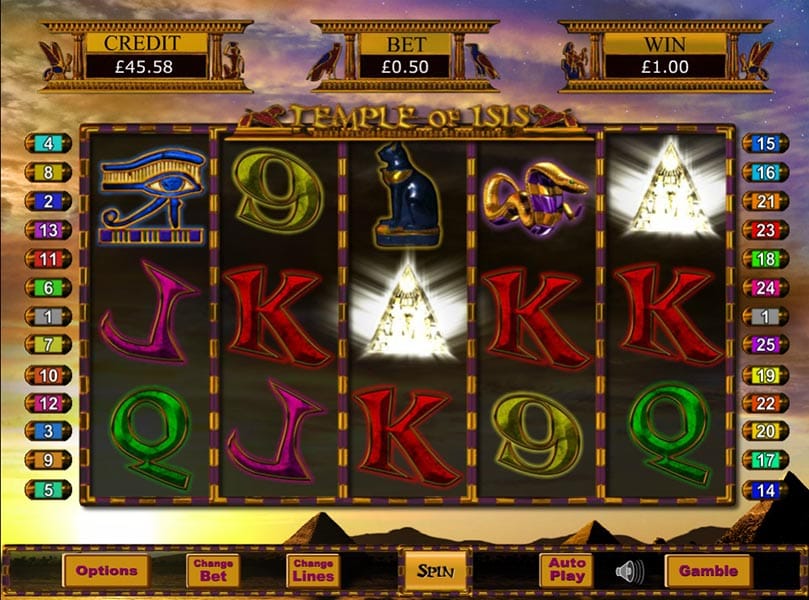Image resolution: width=809 pixels, height=600 pixels.
Task: Start Auto Play
Action: coord(567,571)
